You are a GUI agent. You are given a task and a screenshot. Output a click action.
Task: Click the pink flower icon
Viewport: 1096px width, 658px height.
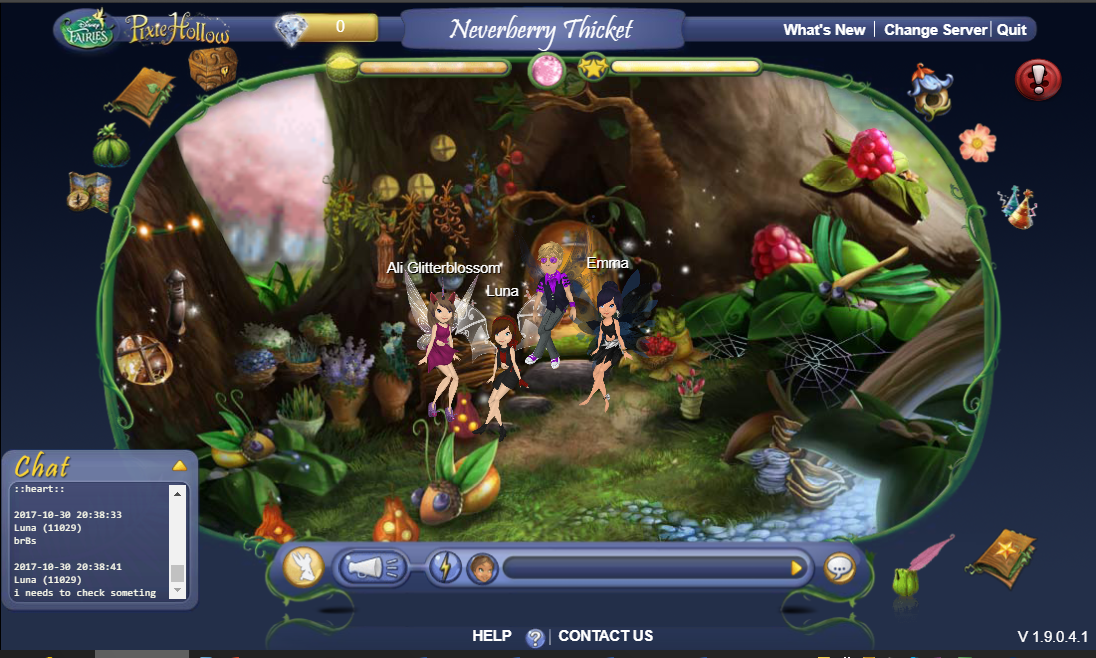pyautogui.click(x=976, y=142)
